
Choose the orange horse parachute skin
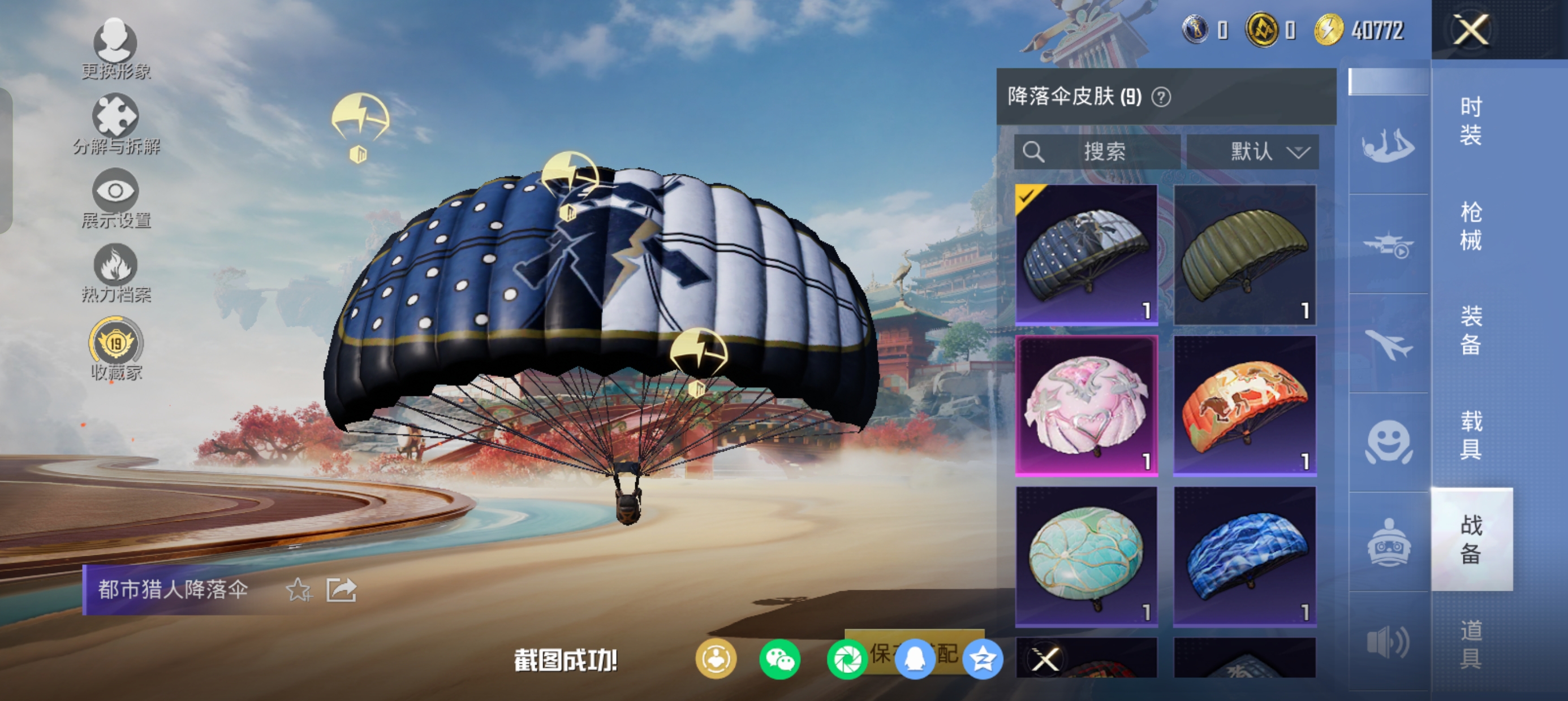click(x=1244, y=405)
